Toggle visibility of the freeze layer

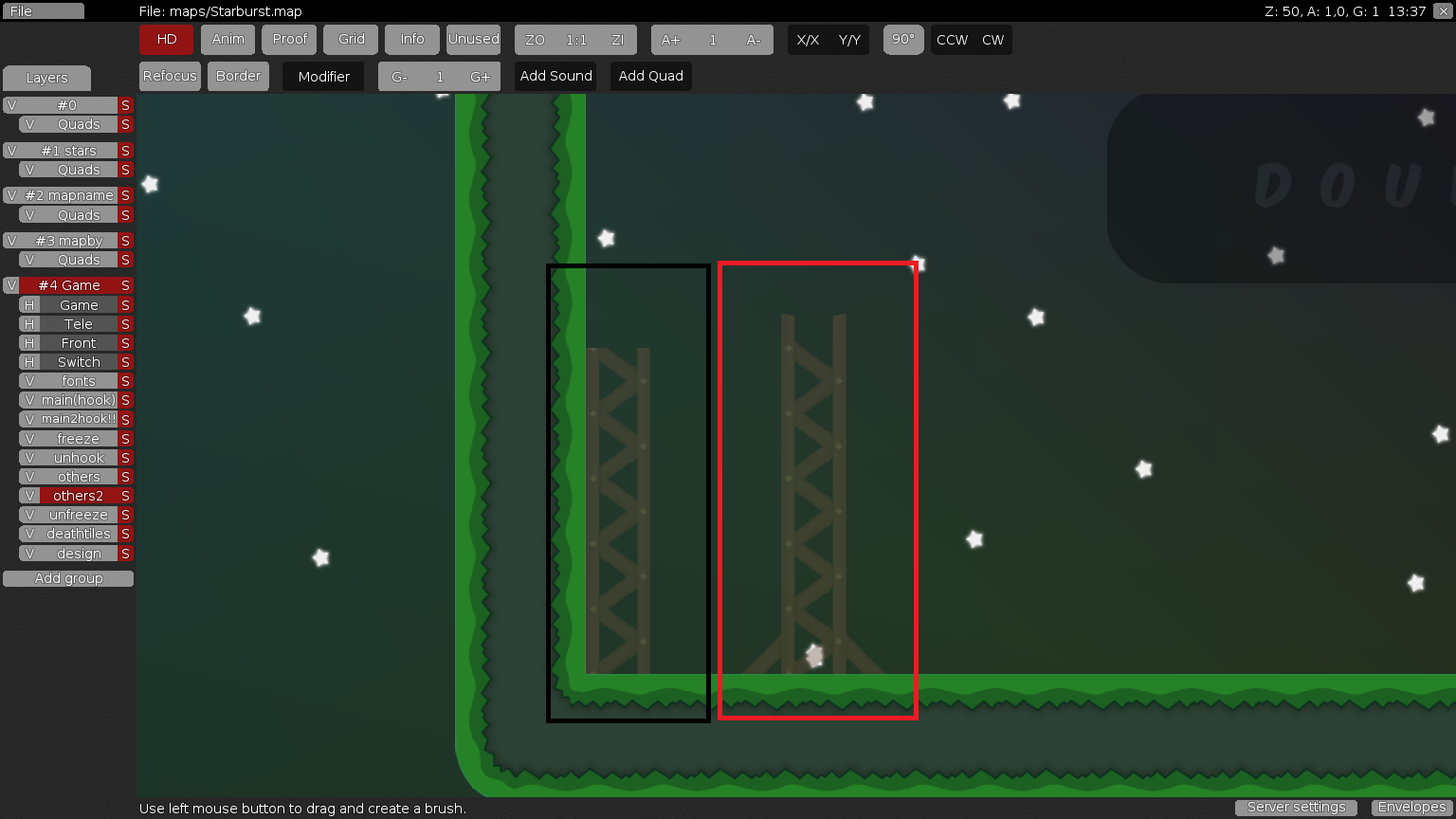[29, 438]
